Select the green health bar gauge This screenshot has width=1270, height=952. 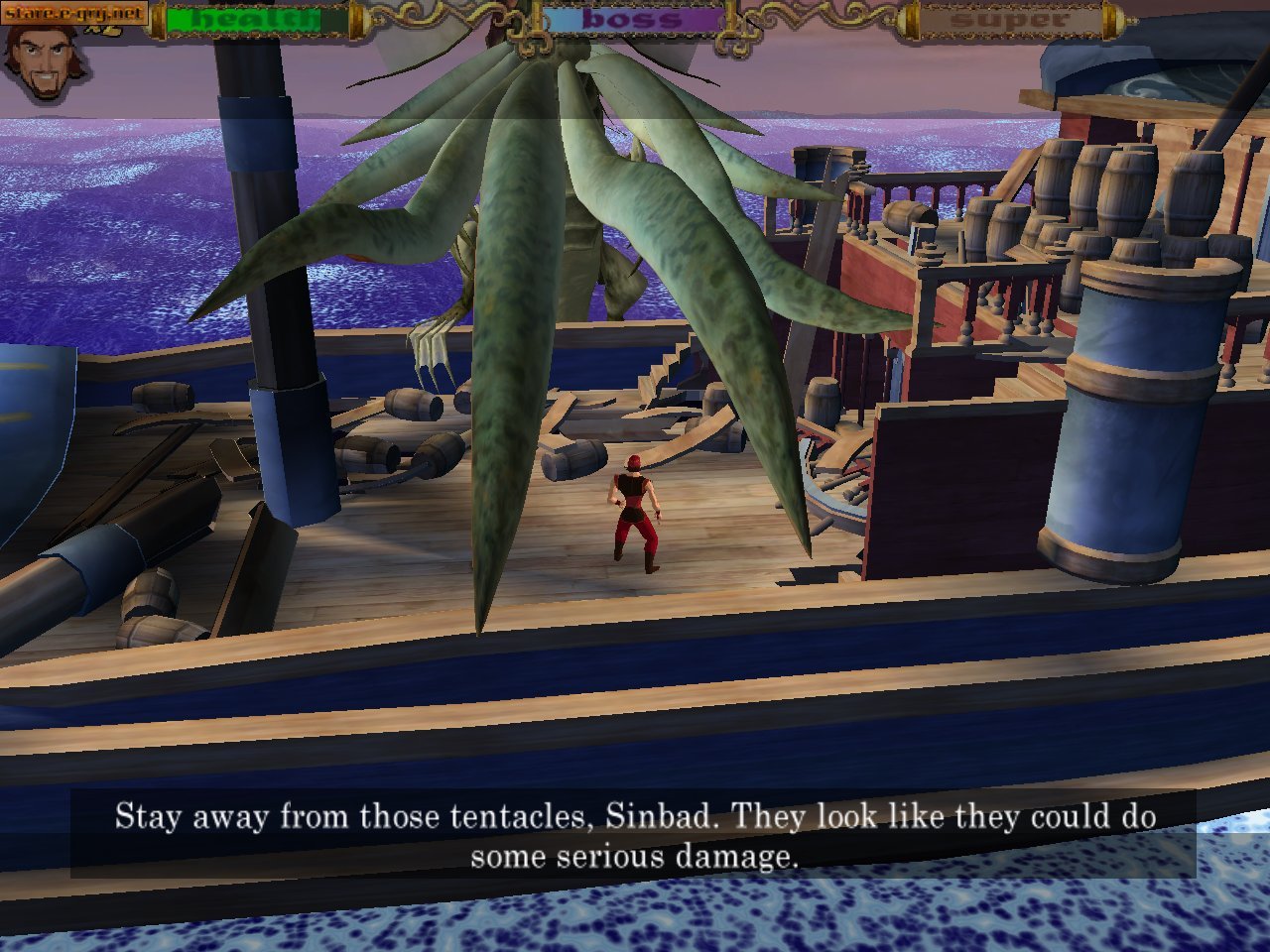(248, 20)
